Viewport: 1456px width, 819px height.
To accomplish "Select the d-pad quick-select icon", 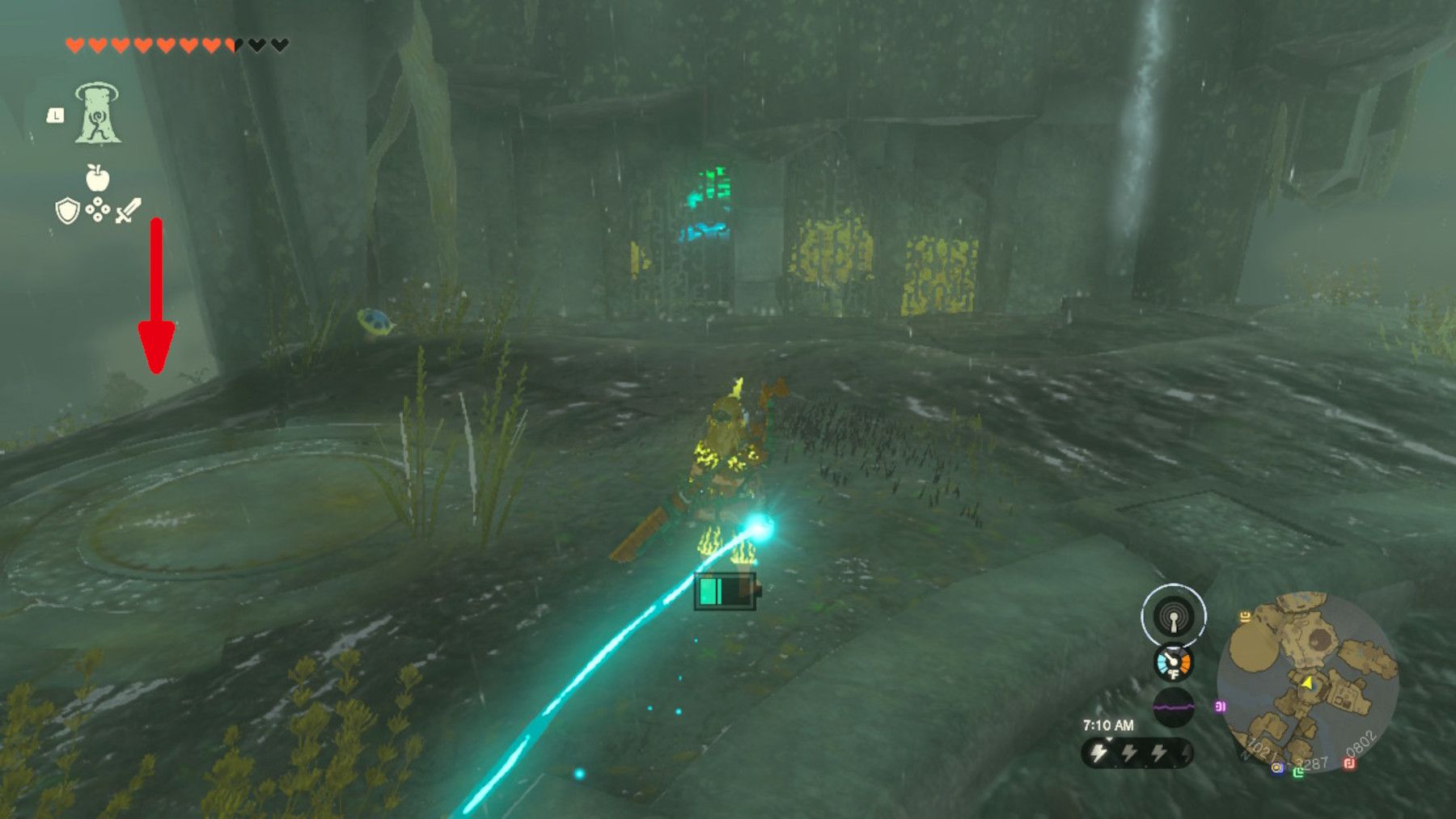I will point(98,209).
